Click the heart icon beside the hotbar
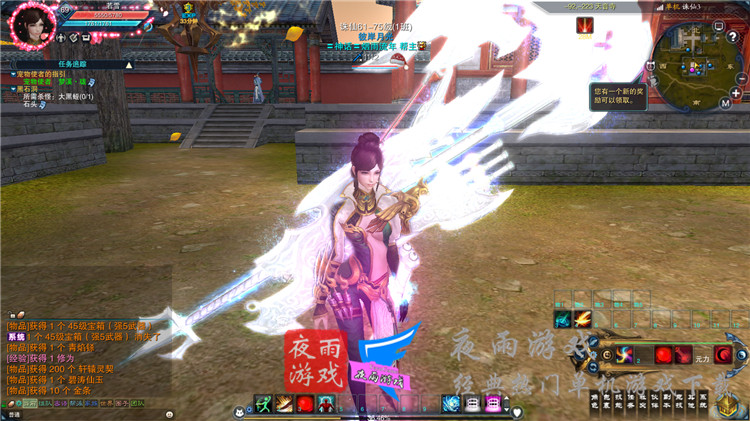The width and height of the screenshot is (750, 421). pos(516,412)
